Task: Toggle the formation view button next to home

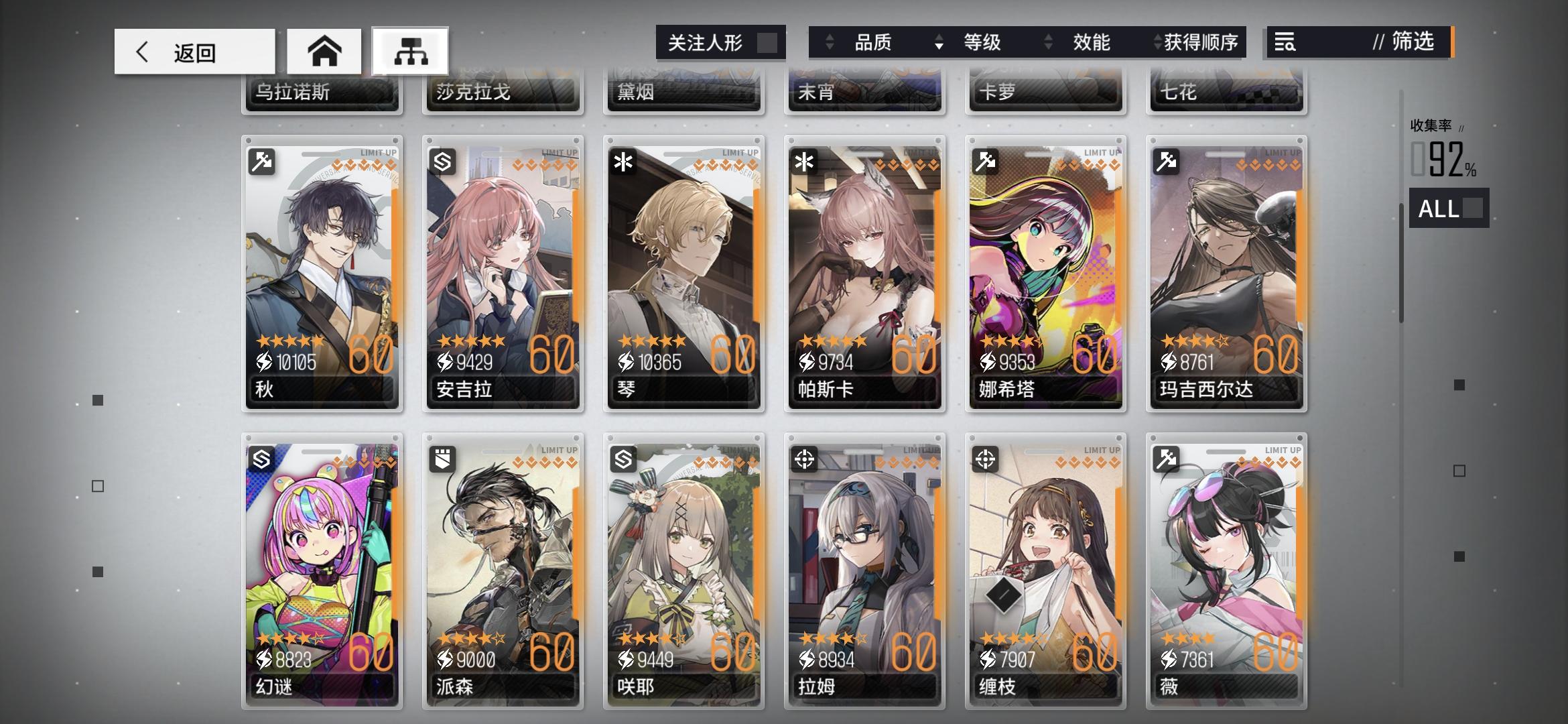Action: [x=410, y=50]
